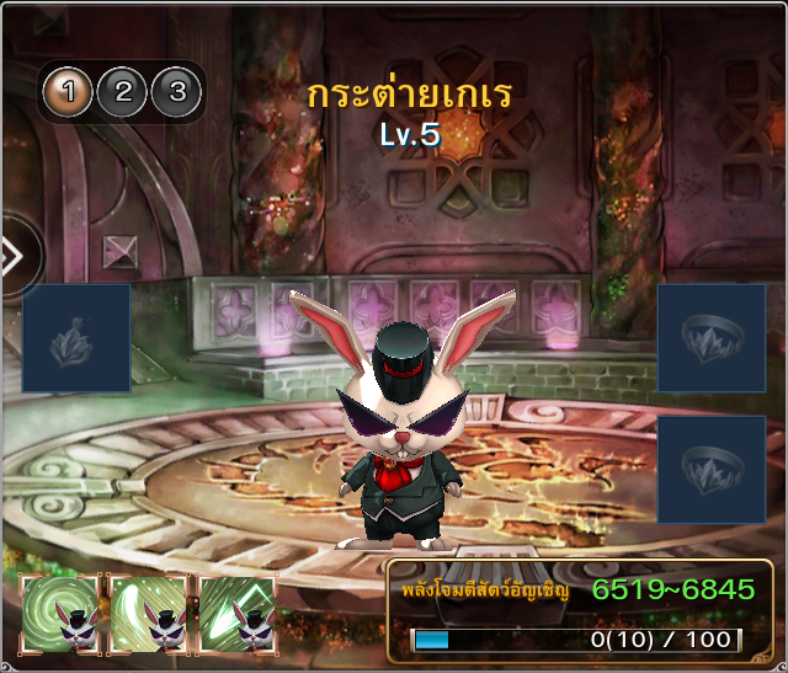788x673 pixels.
Task: Open the empty flower-emblem equipment slot
Action: (x=76, y=338)
